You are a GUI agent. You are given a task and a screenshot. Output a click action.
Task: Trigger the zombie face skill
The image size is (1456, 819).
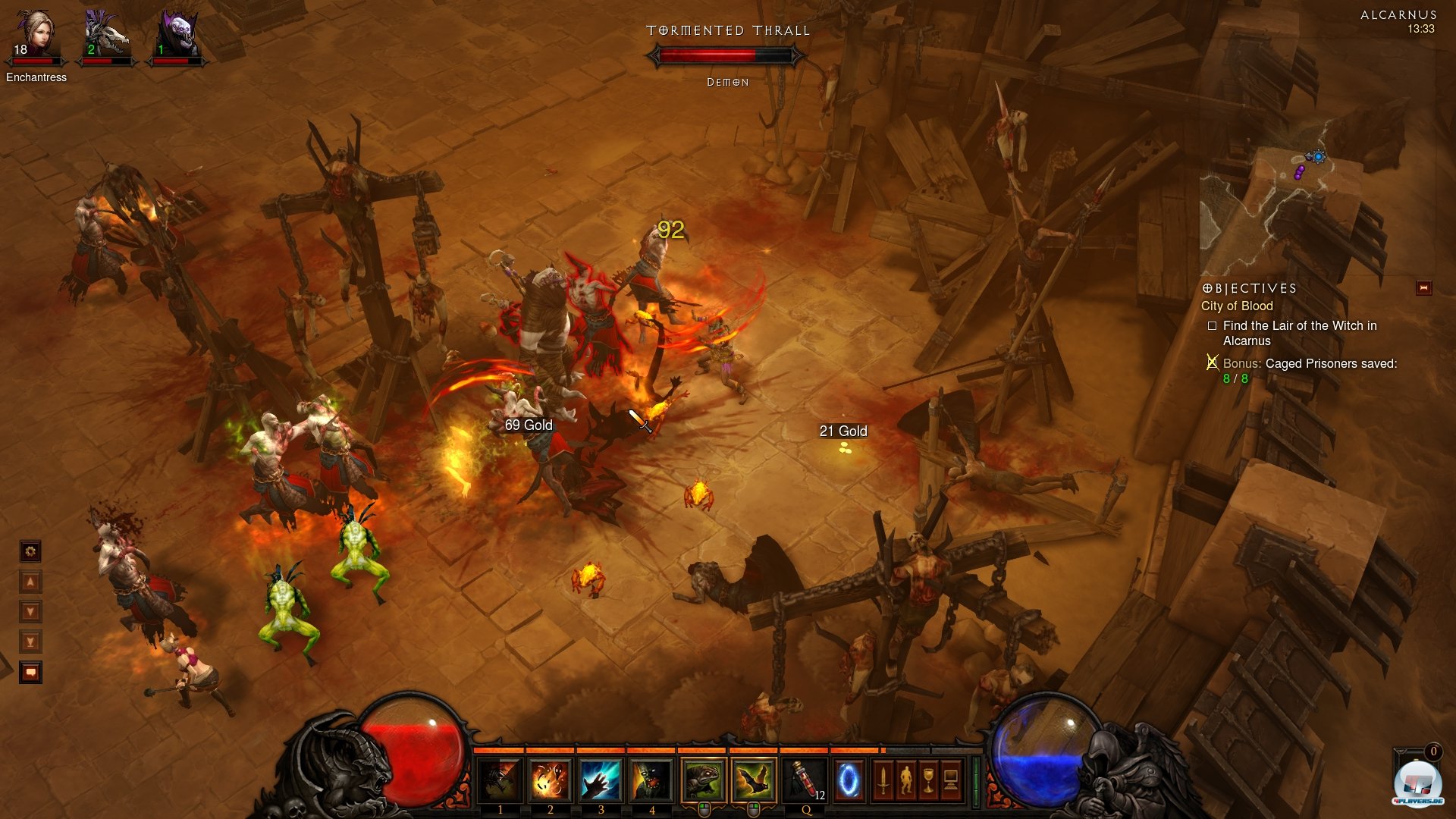coord(651,780)
